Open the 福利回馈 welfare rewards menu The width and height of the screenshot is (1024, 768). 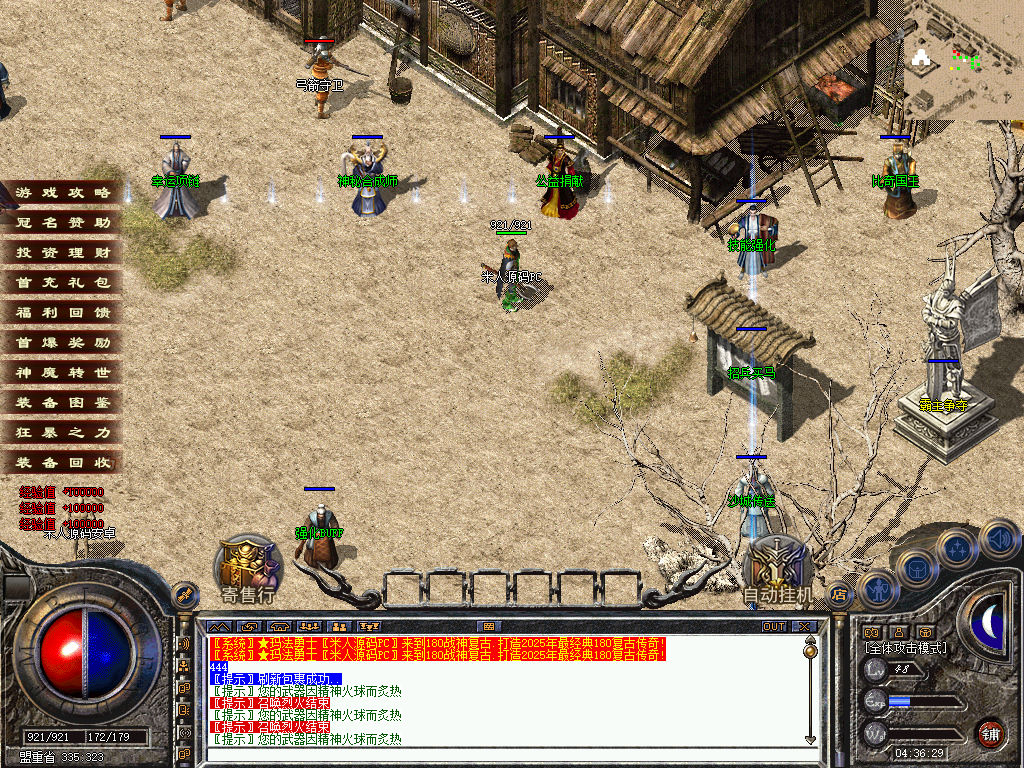point(62,312)
